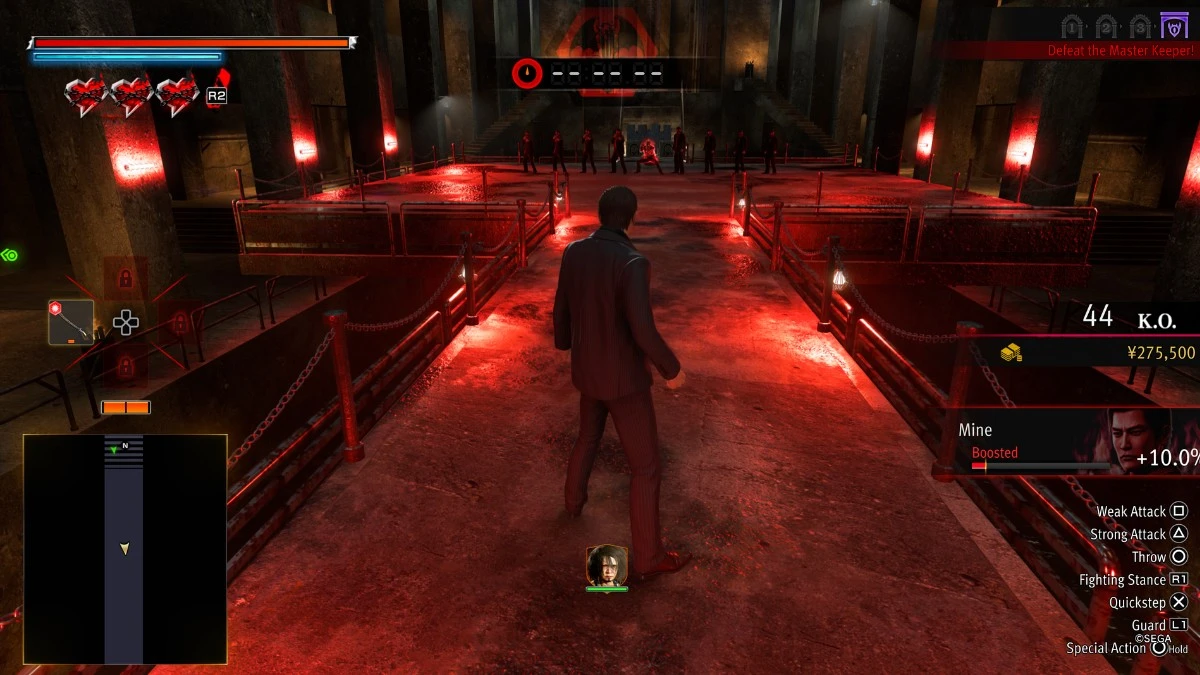Select the stage 3 gate icon
Screen dimensions: 1200x675
point(1140,26)
